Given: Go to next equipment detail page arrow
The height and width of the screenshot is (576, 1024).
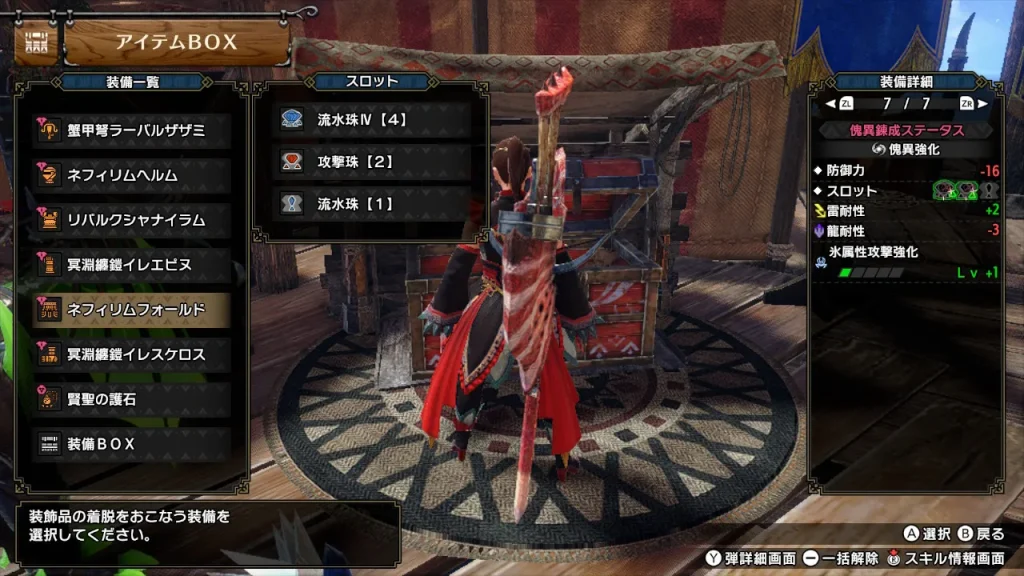Looking at the screenshot, I should pos(982,103).
